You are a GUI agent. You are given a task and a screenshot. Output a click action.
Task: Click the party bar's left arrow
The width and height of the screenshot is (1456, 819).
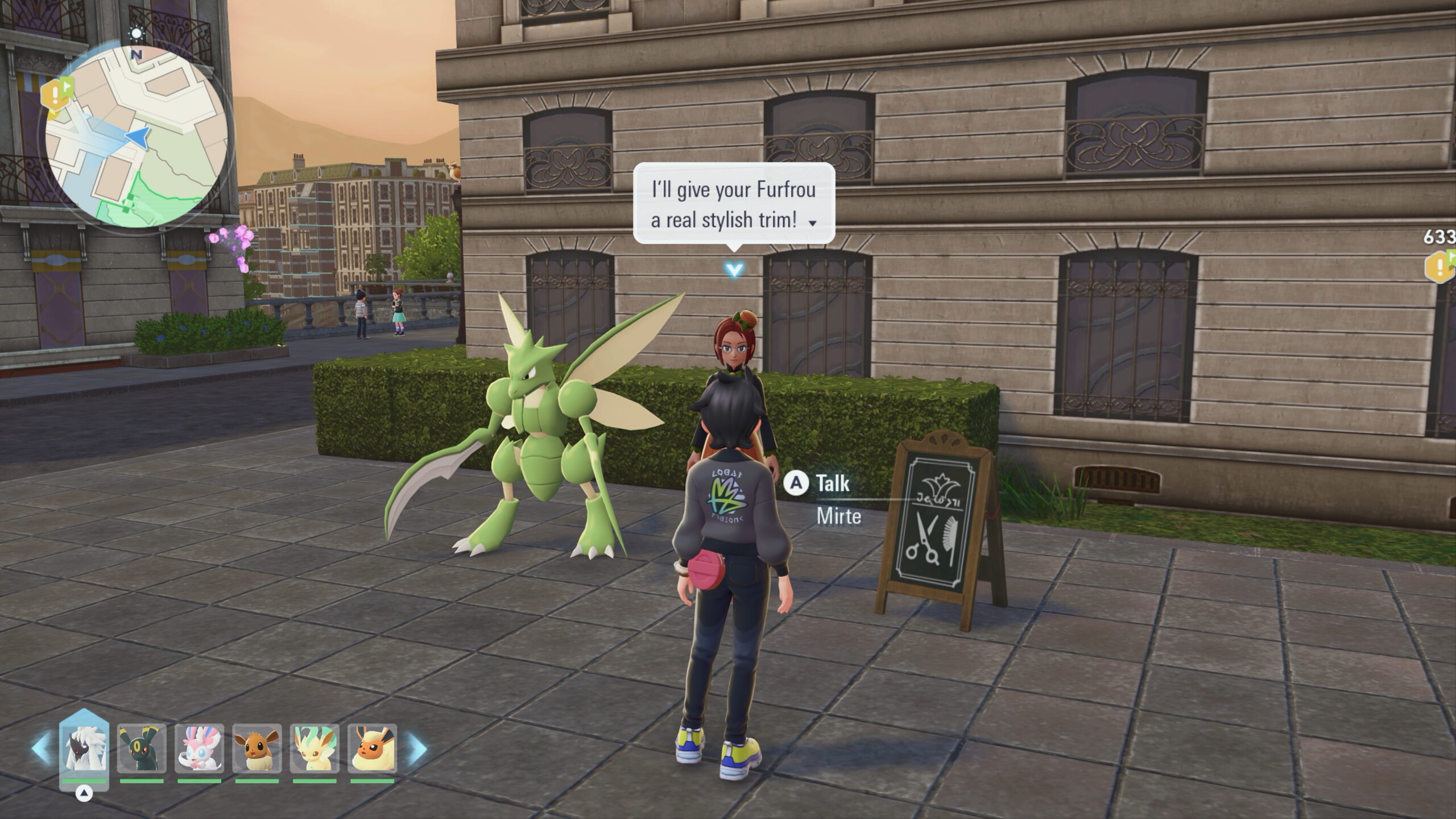[x=41, y=748]
